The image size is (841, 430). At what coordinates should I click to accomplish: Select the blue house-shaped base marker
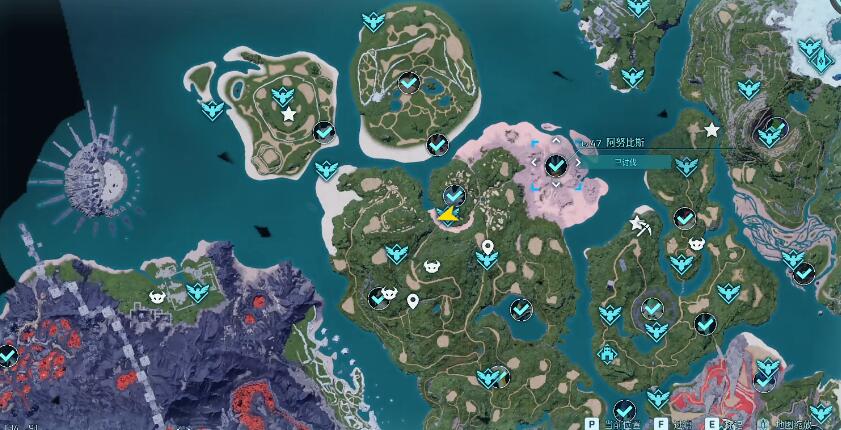click(606, 354)
